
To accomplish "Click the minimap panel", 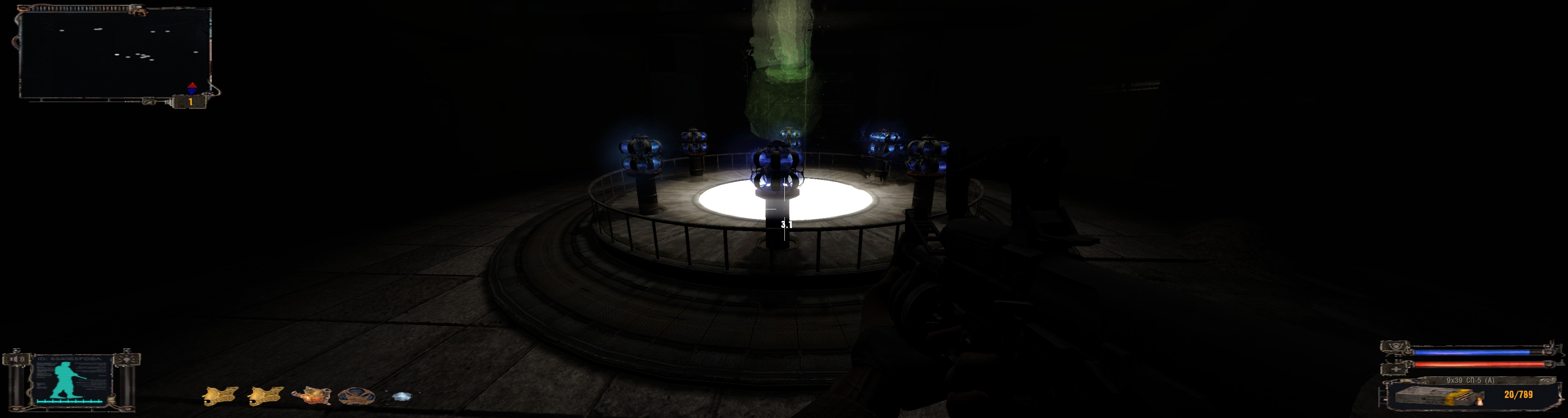I will pos(114,53).
